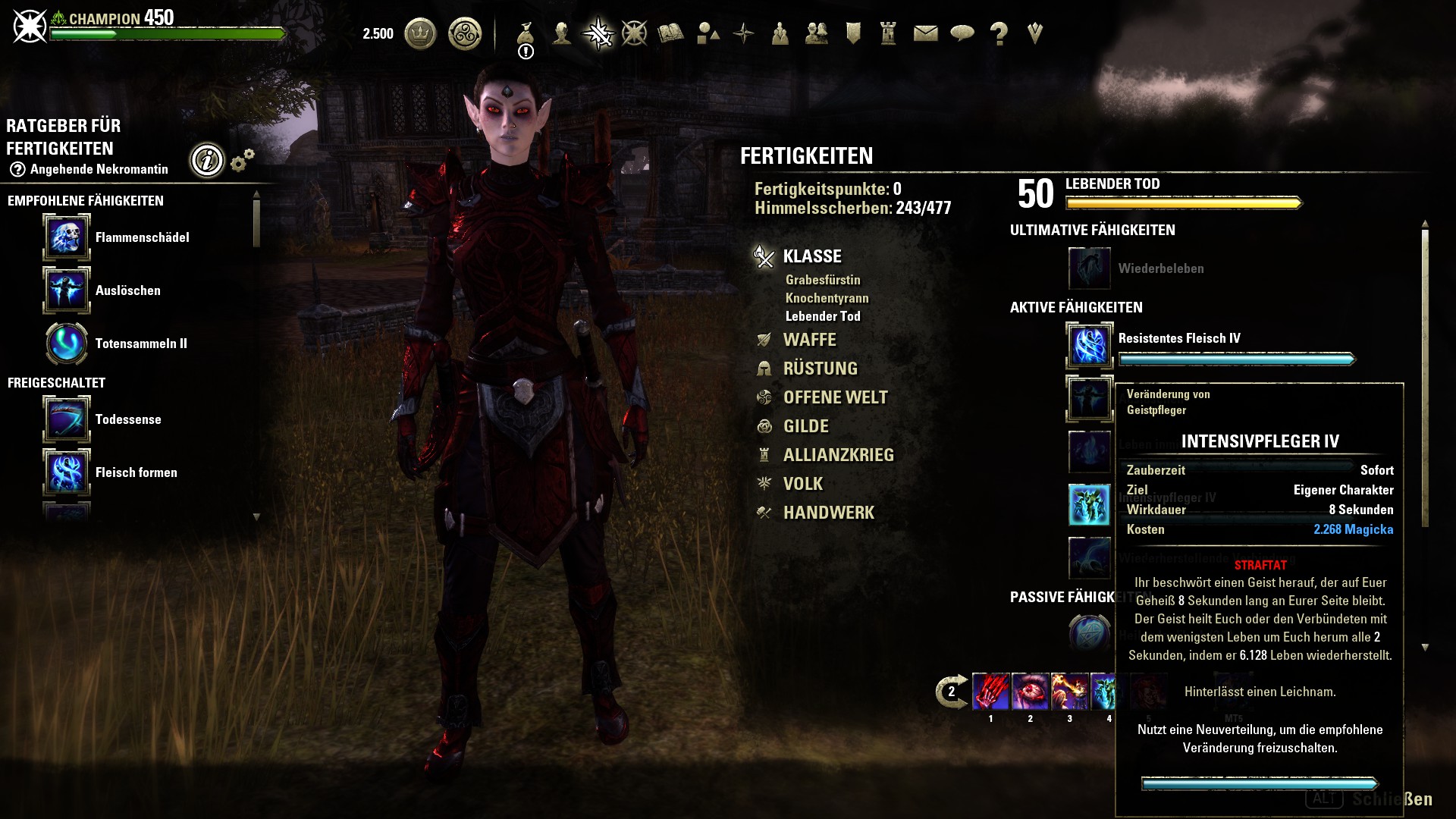Screen dimensions: 1456x819
Task: Open the journal book icon
Action: [x=670, y=33]
